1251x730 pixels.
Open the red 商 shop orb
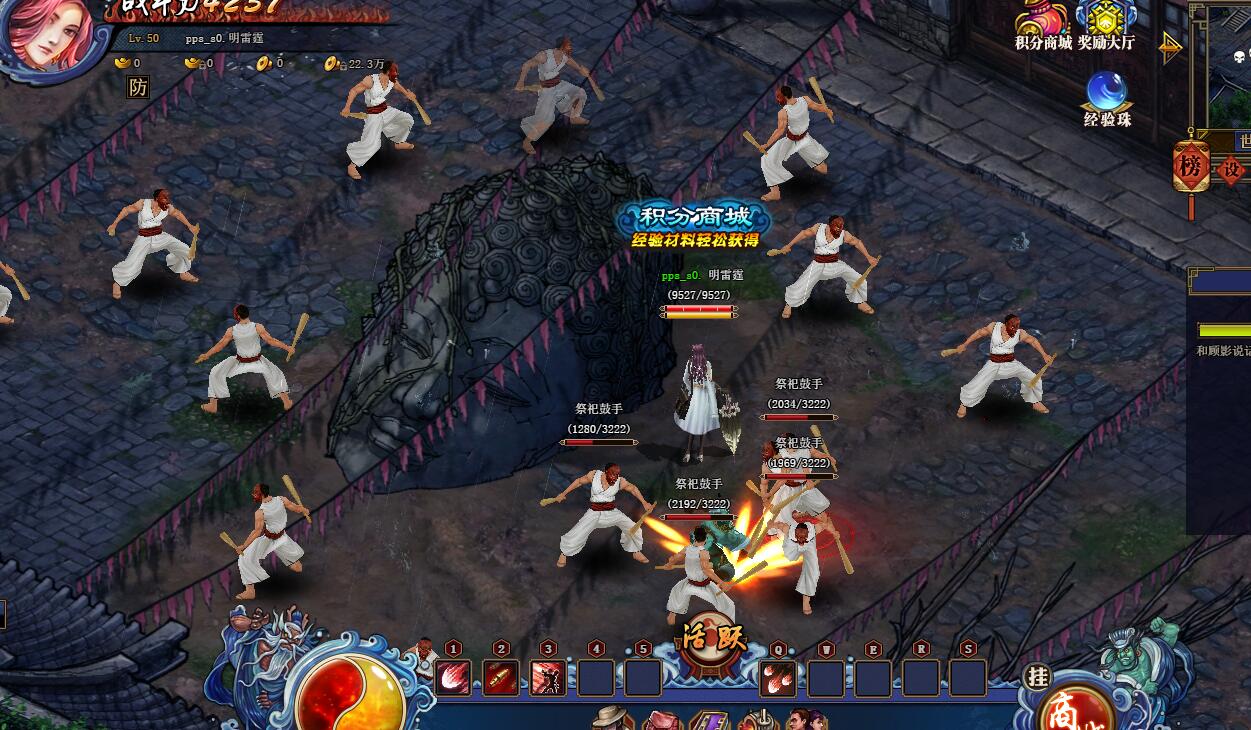(x=1064, y=709)
